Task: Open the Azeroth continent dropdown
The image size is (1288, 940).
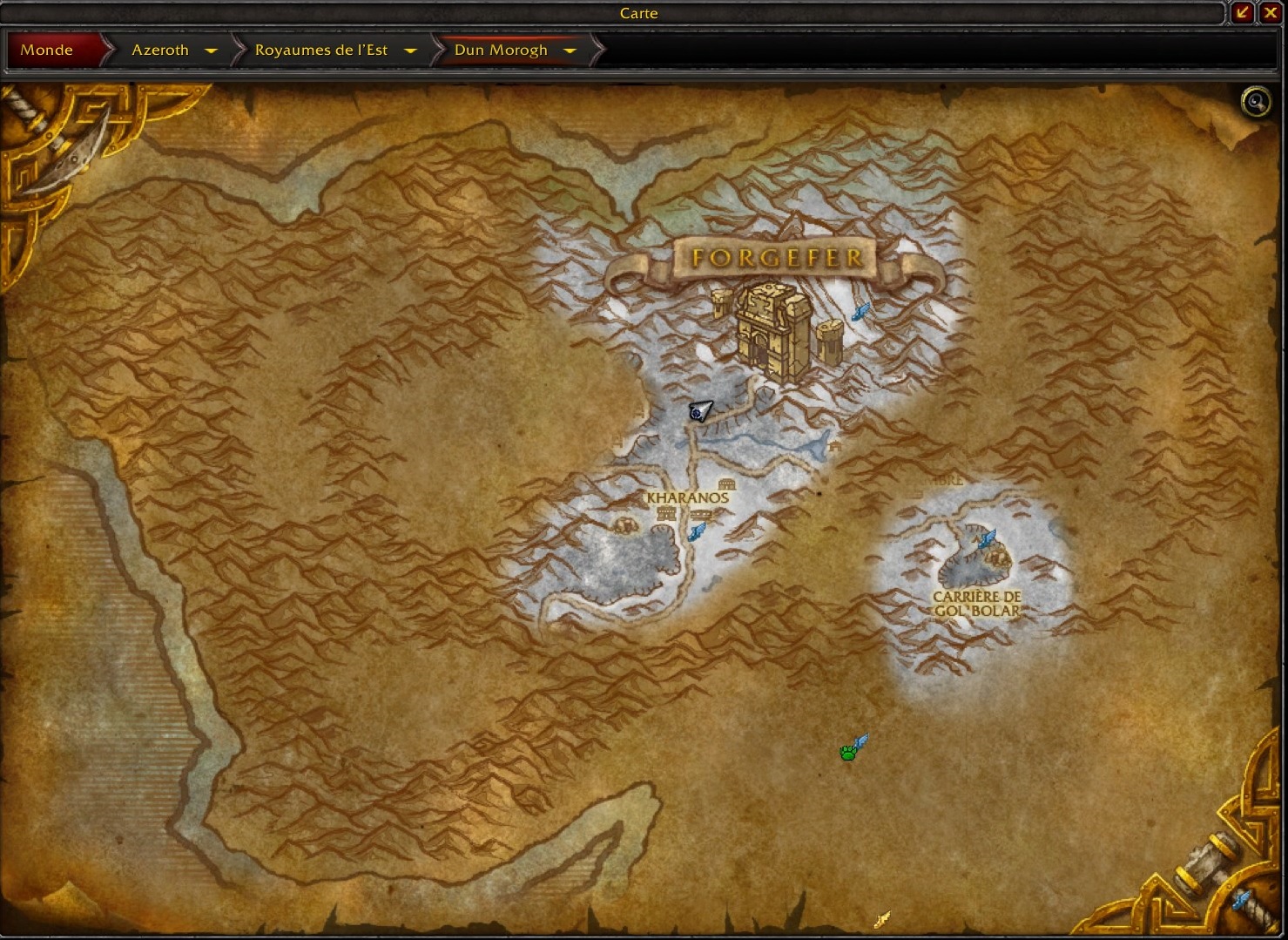Action: point(211,50)
